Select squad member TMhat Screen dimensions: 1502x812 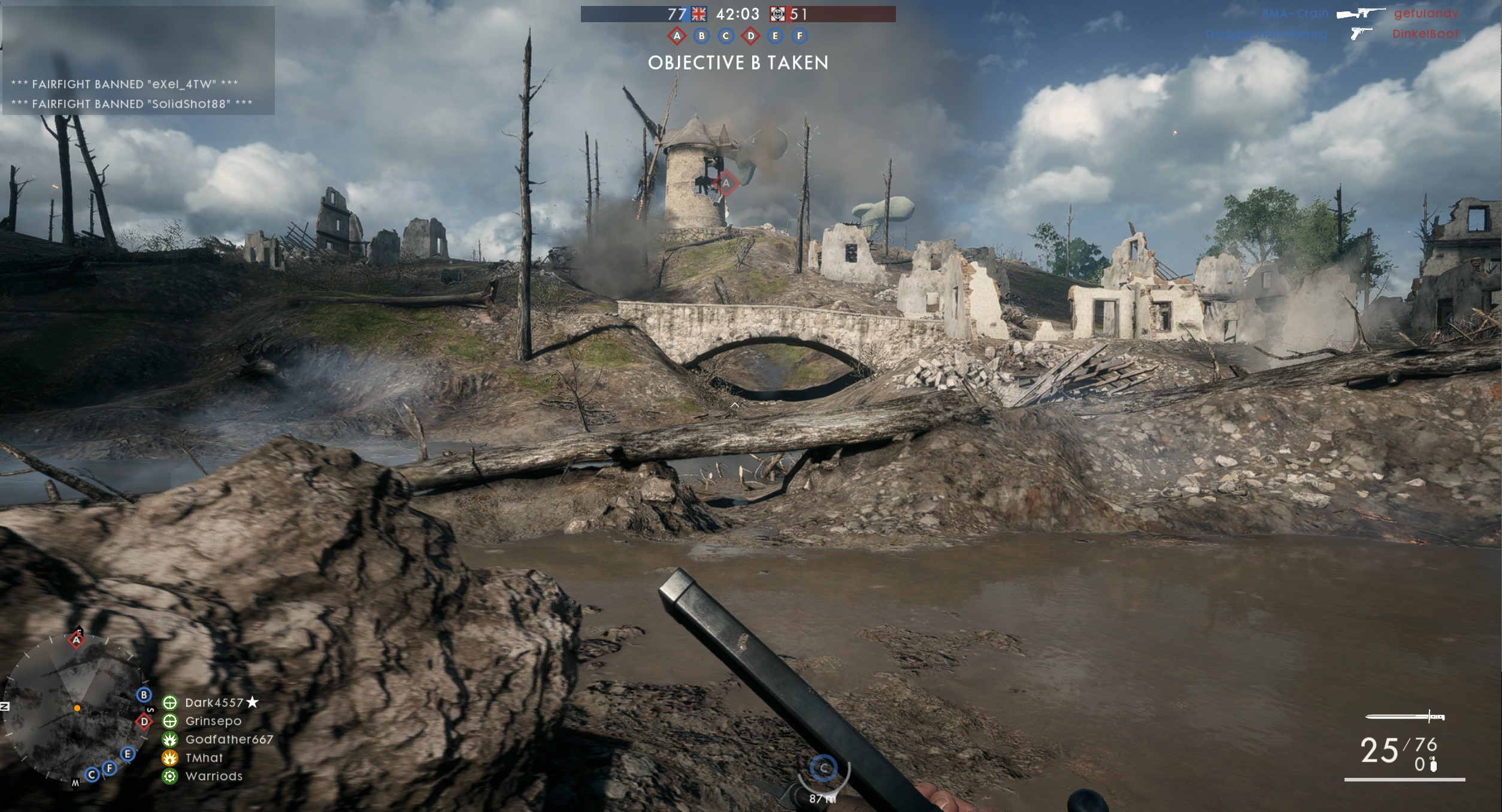[x=204, y=758]
